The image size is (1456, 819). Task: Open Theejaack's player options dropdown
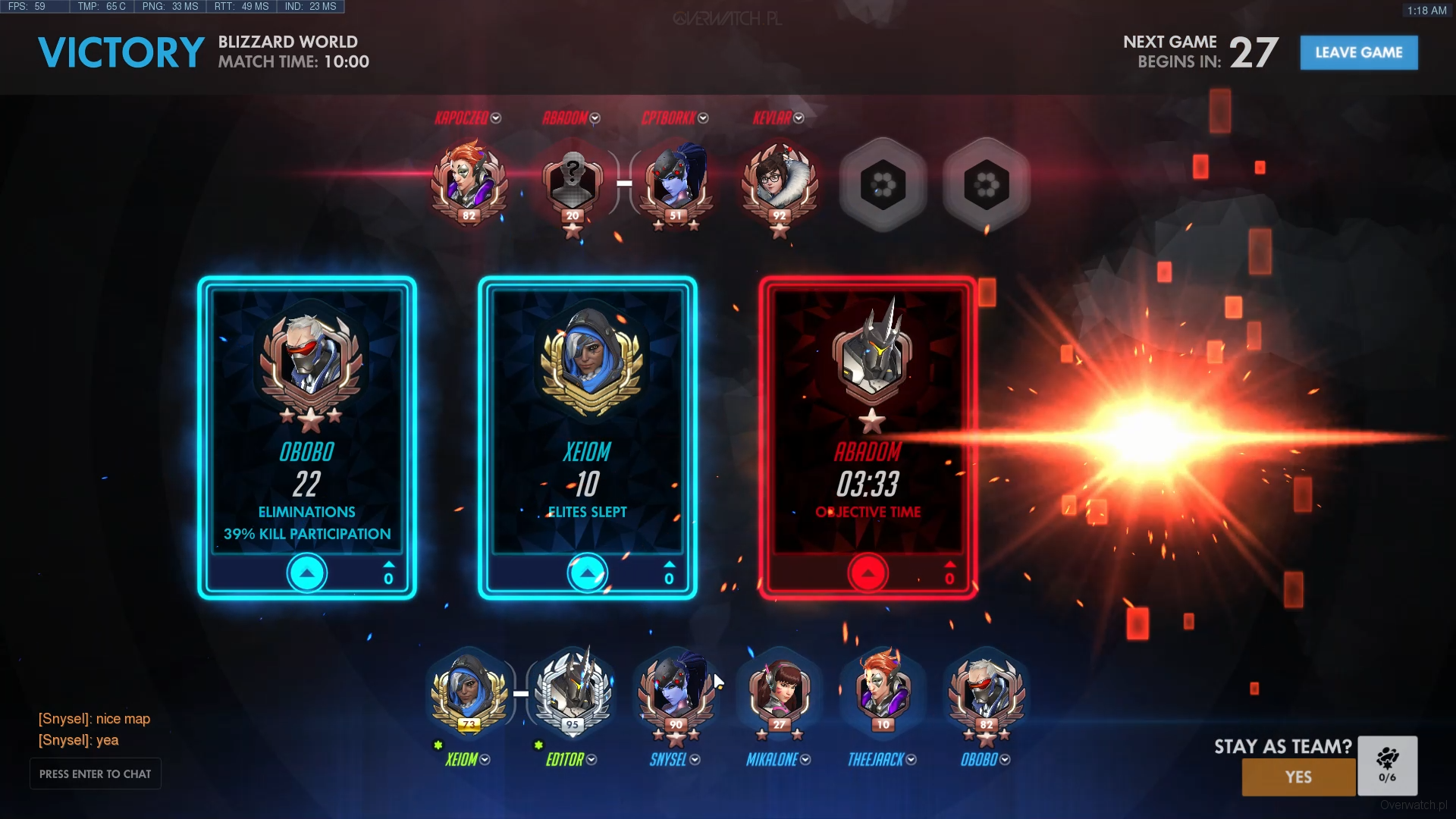(912, 760)
